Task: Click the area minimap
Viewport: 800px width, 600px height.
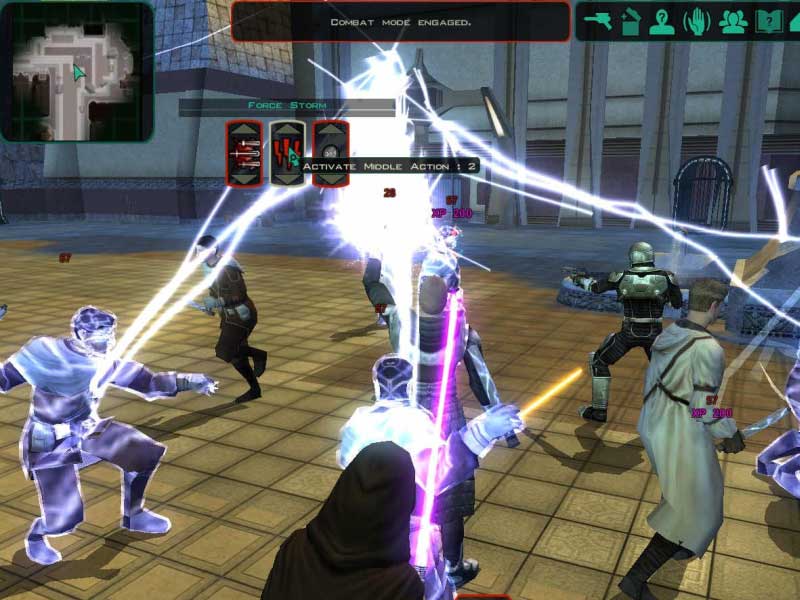Action: click(x=76, y=70)
